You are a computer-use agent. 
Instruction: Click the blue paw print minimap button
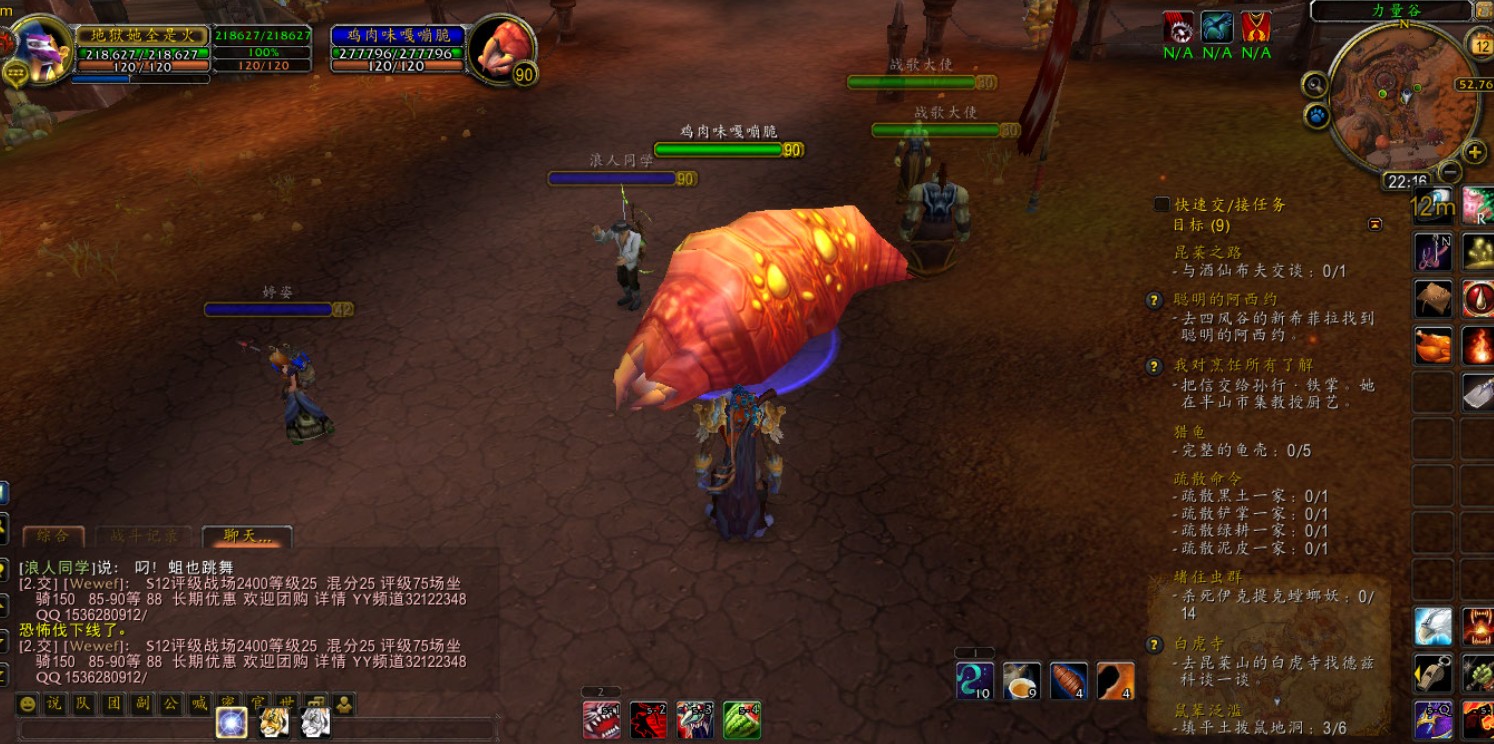(x=1318, y=116)
